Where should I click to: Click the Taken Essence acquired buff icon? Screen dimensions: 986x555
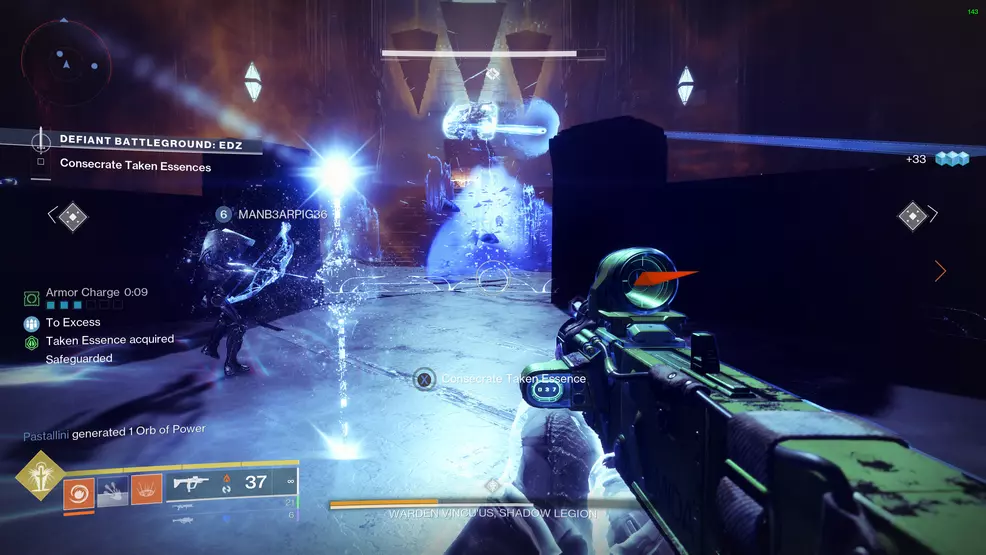(32, 342)
